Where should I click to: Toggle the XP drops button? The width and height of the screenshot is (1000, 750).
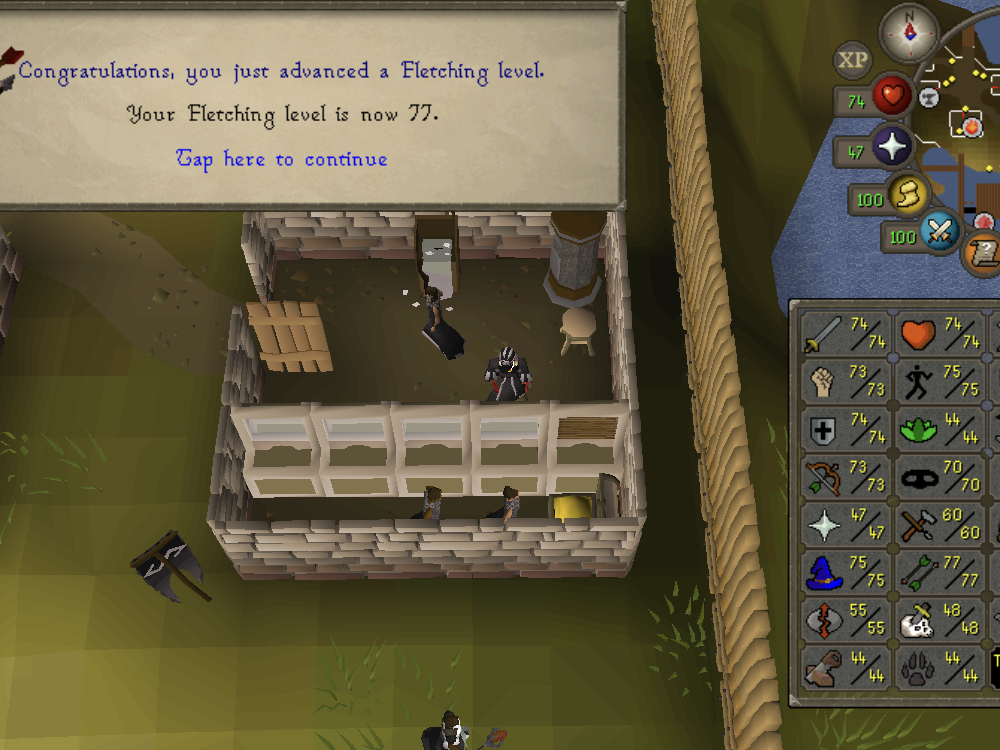click(853, 60)
